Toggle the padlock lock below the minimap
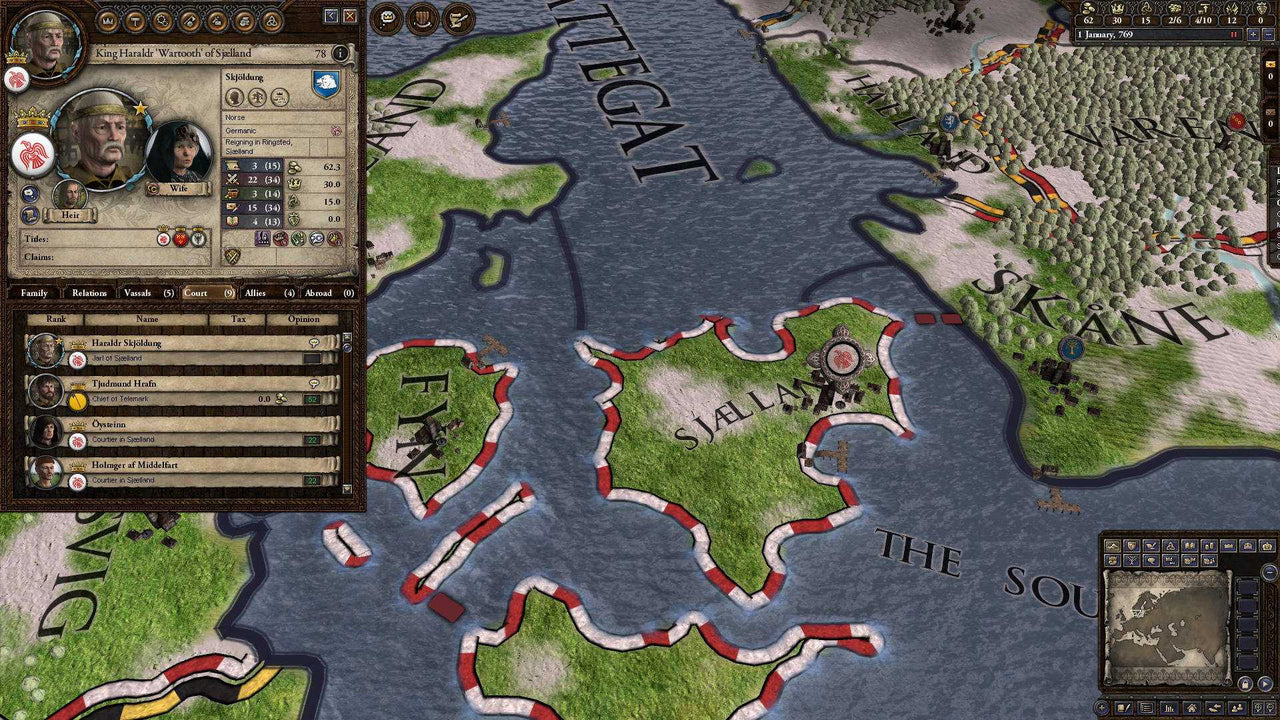Viewport: 1280px width, 720px height. pos(1245,682)
